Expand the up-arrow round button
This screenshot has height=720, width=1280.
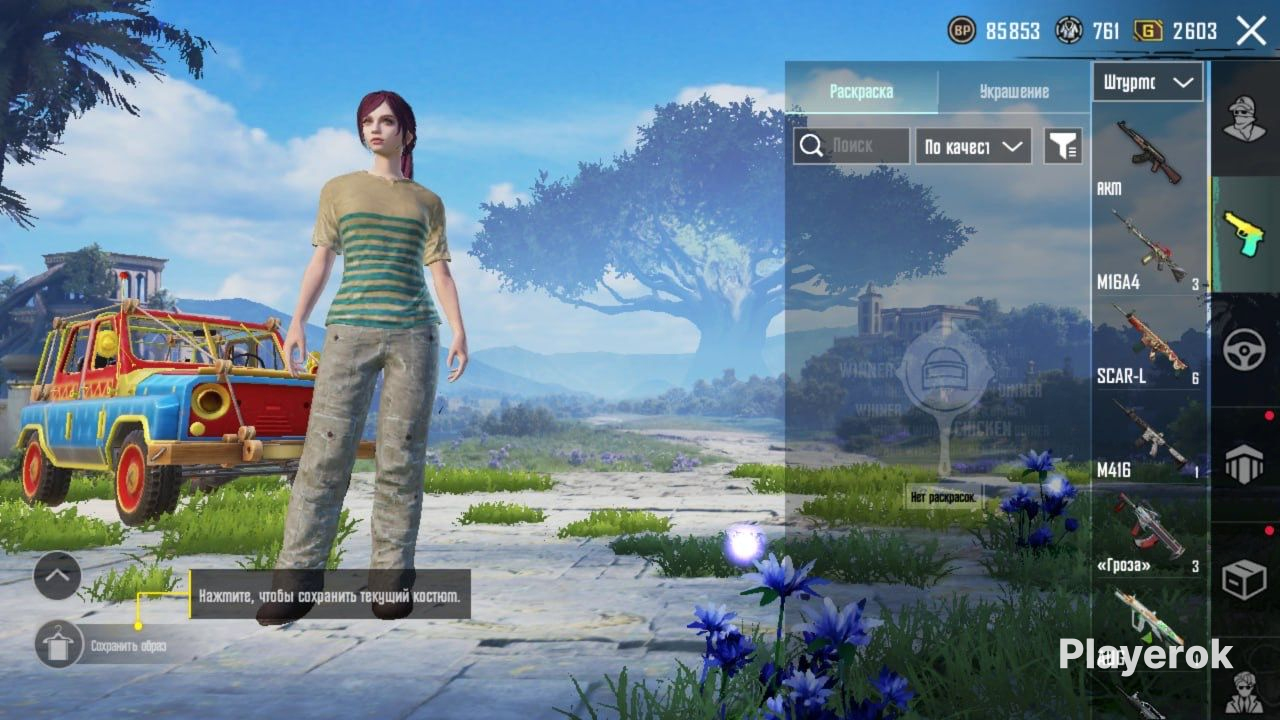(x=57, y=575)
